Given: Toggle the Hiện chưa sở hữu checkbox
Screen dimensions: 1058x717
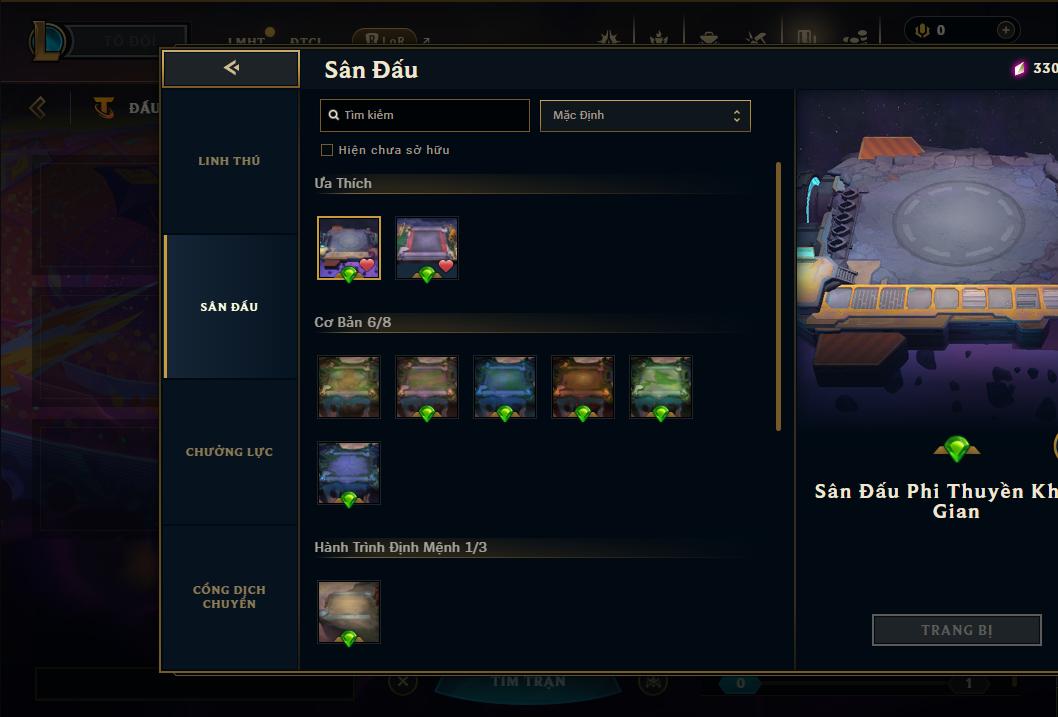Looking at the screenshot, I should [327, 150].
